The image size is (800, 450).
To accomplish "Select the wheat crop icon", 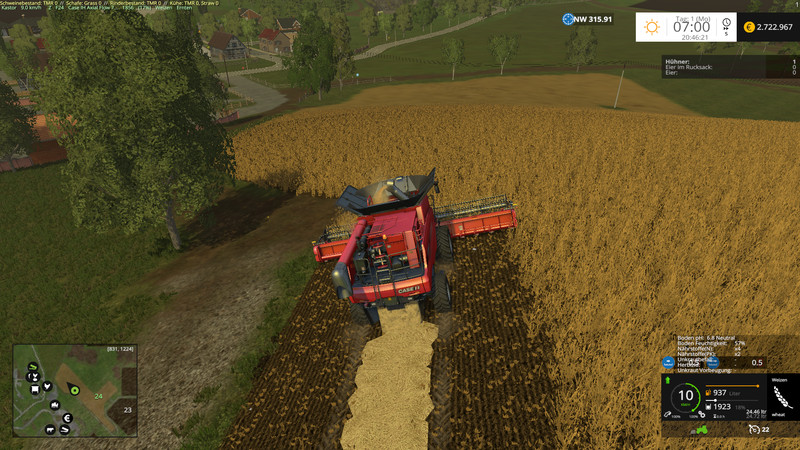I will (782, 395).
